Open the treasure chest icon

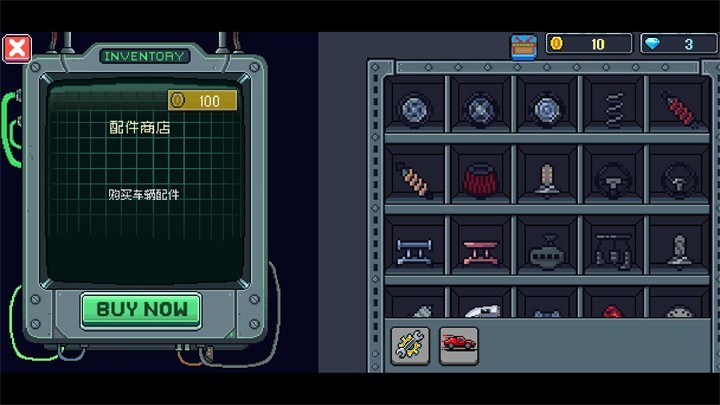(x=524, y=46)
